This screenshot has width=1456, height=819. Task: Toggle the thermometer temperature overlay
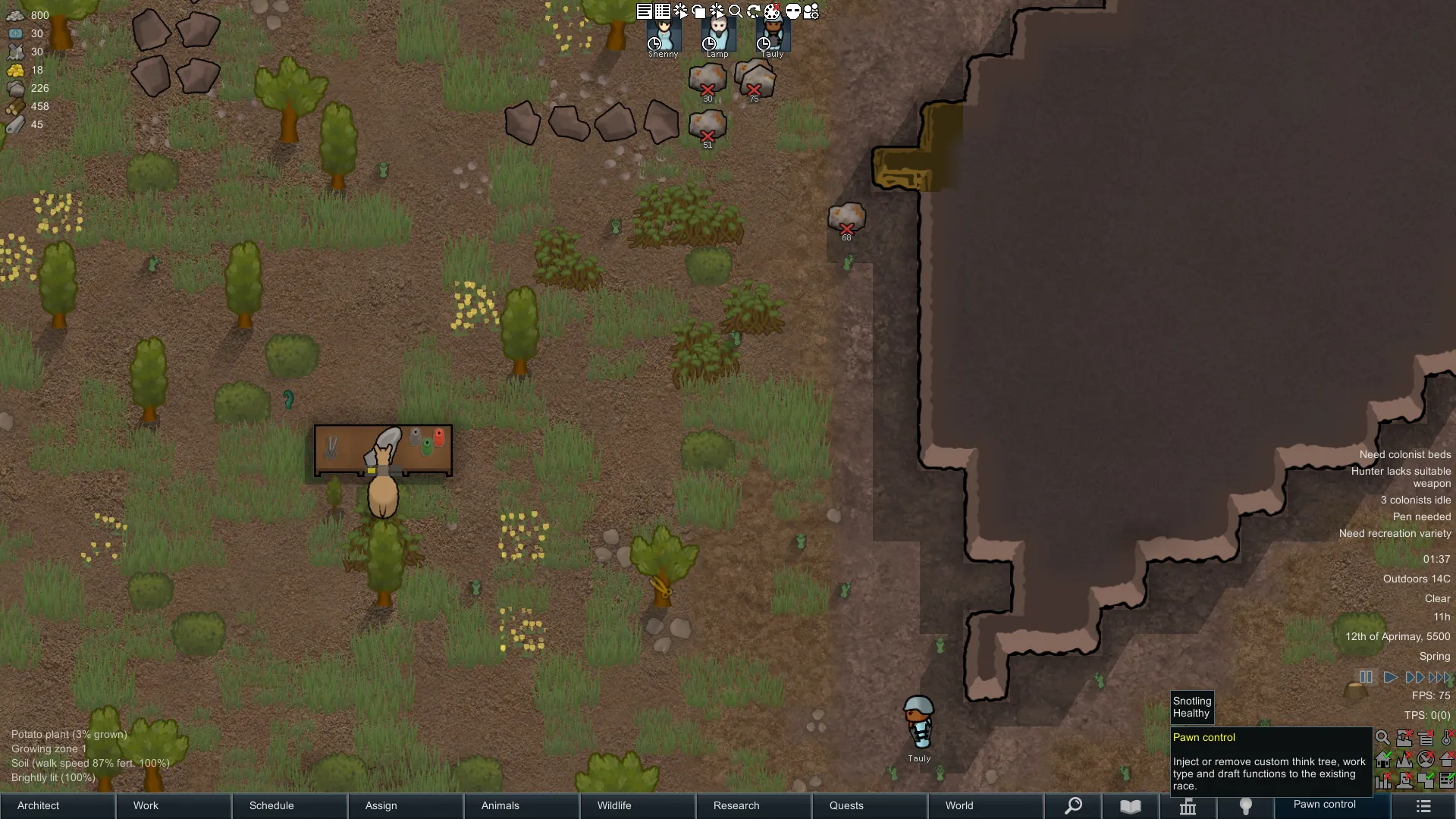1447,738
